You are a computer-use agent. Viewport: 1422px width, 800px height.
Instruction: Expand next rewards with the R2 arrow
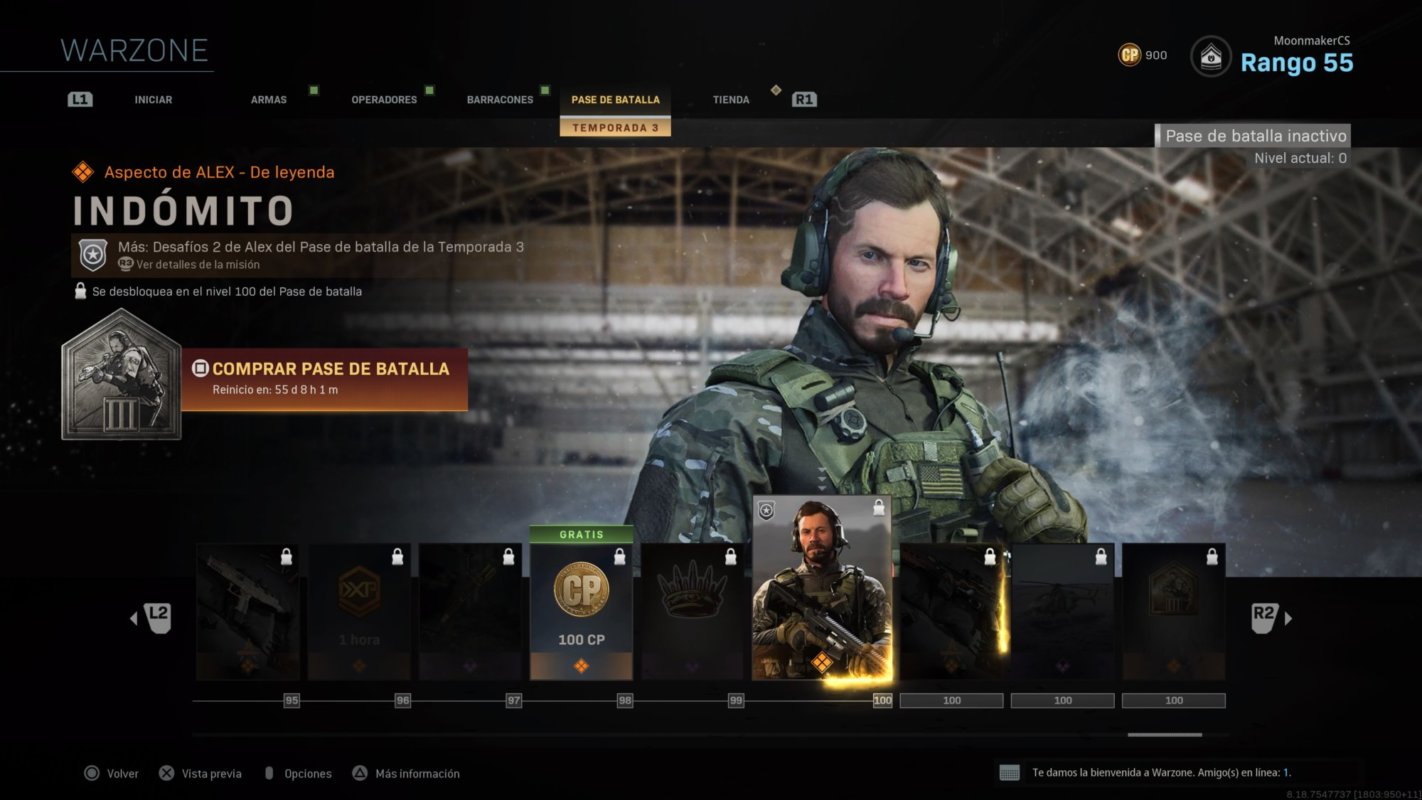point(1270,618)
